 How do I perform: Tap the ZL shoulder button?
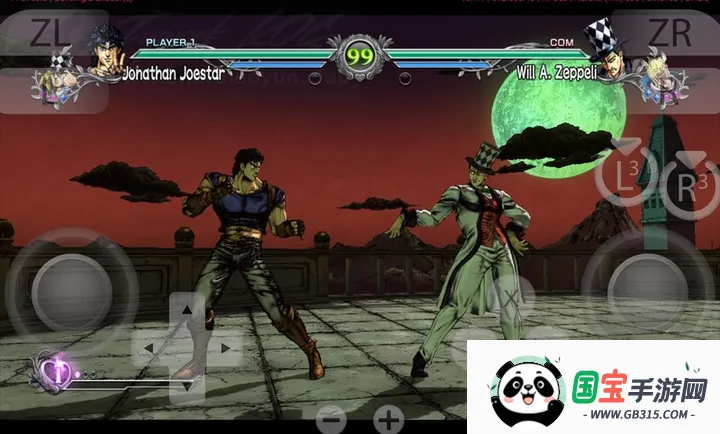click(x=50, y=34)
